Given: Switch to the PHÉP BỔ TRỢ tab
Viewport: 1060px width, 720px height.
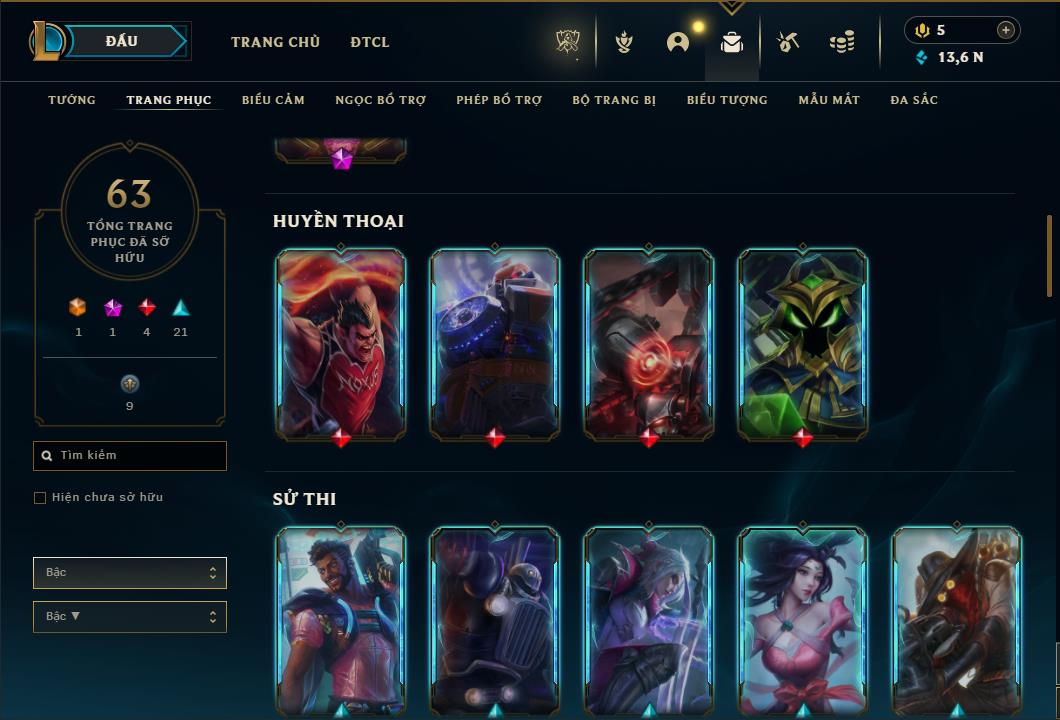Looking at the screenshot, I should click(499, 100).
